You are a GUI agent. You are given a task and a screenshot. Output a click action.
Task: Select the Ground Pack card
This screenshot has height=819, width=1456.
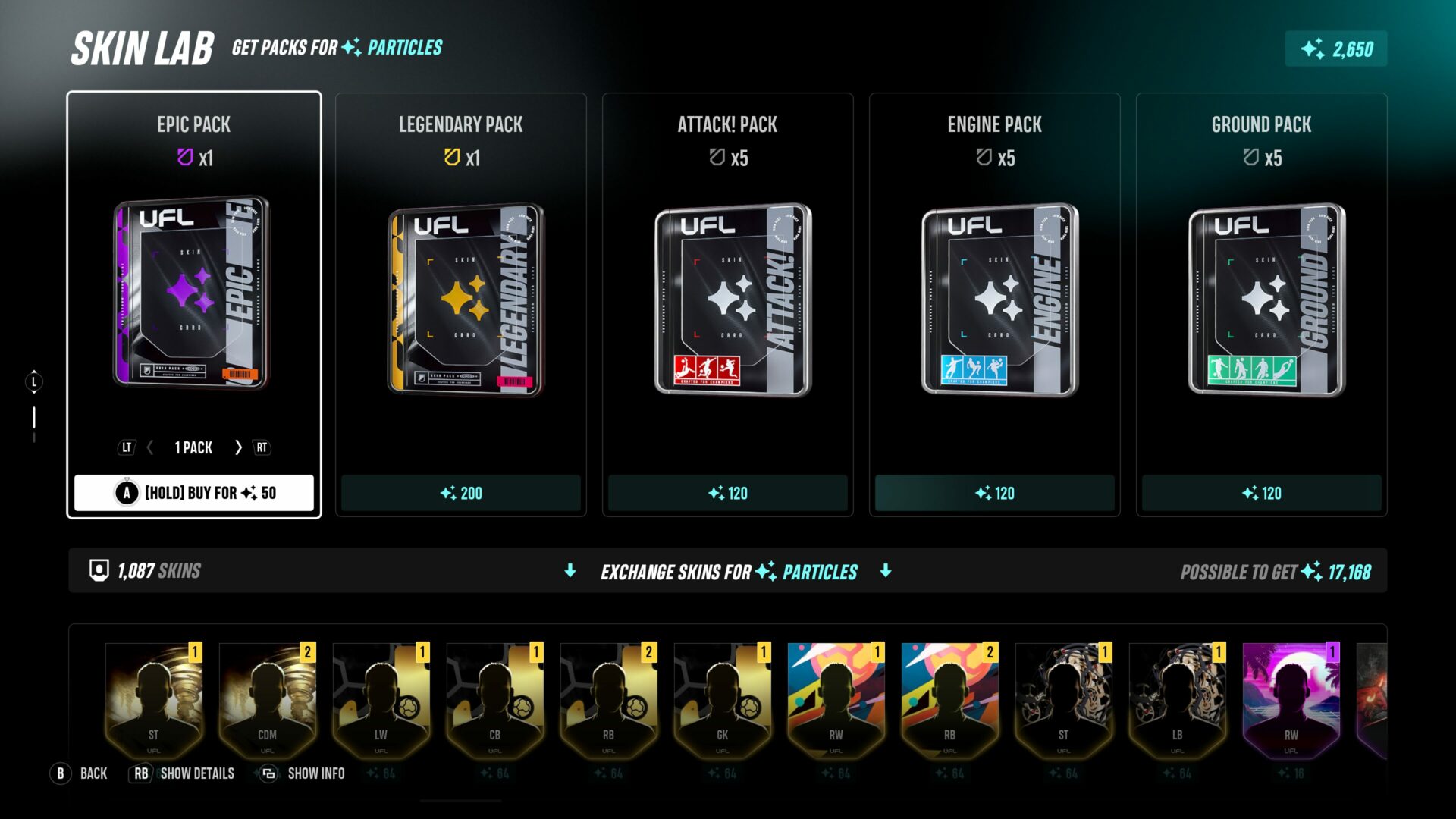coord(1261,296)
